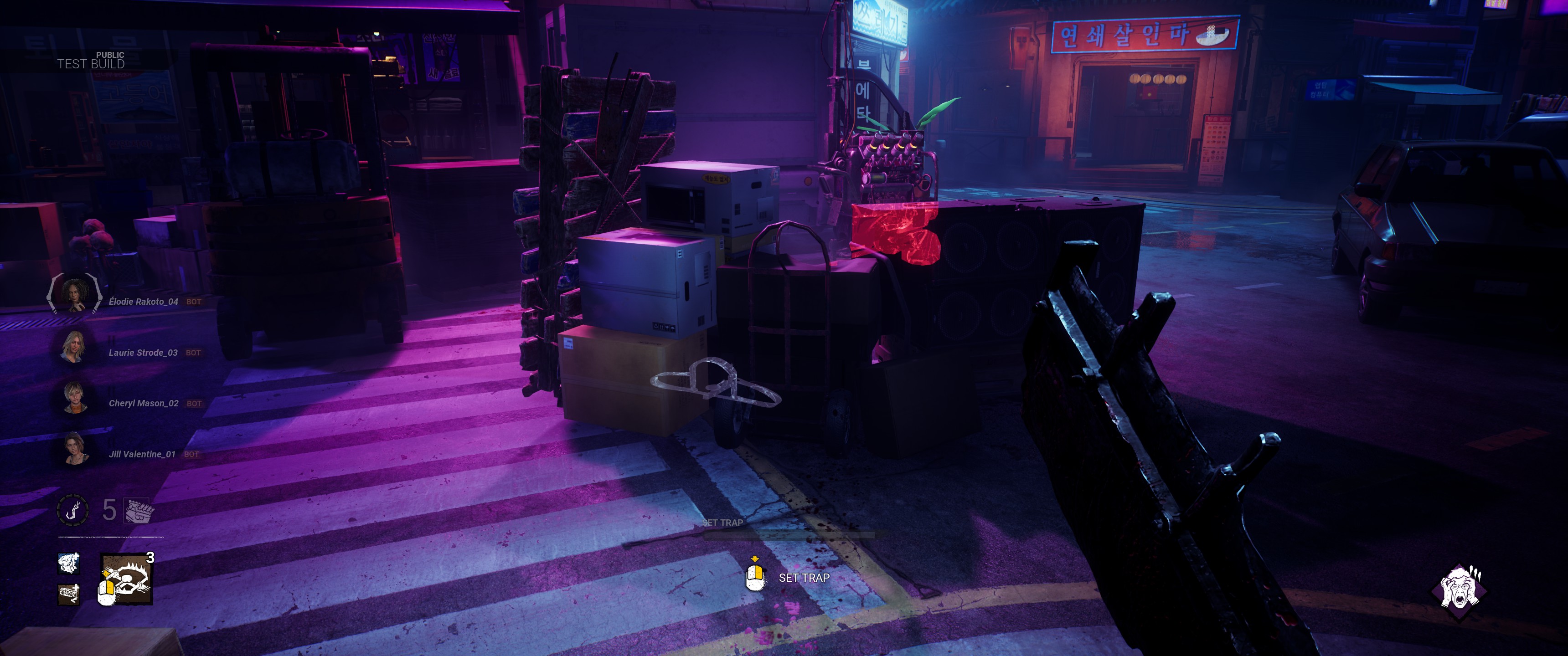1568x656 pixels.
Task: Select Élodie Rakoto's survivor portrait
Action: point(74,295)
